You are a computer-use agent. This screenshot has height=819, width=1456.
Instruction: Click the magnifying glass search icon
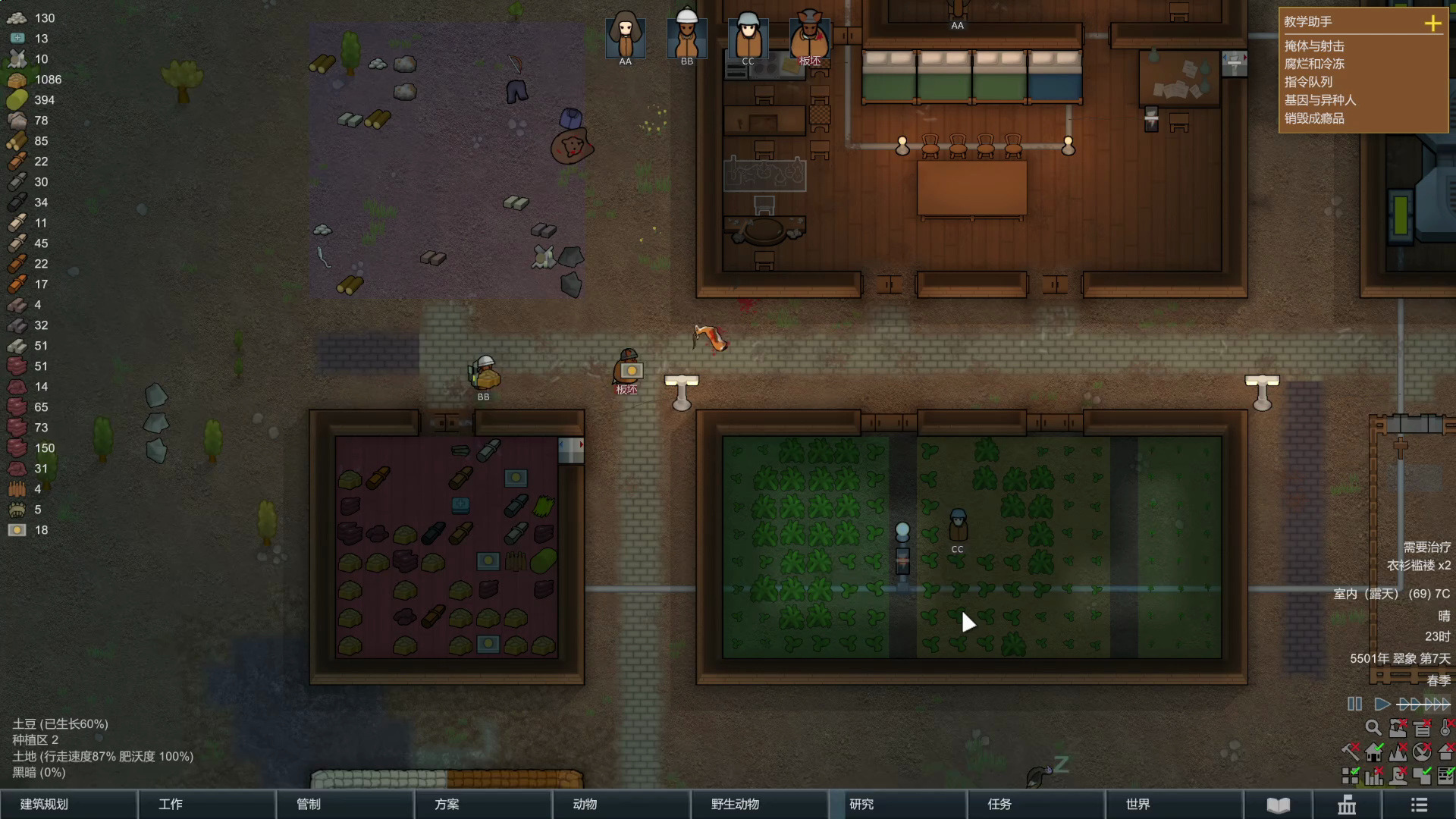[x=1373, y=728]
